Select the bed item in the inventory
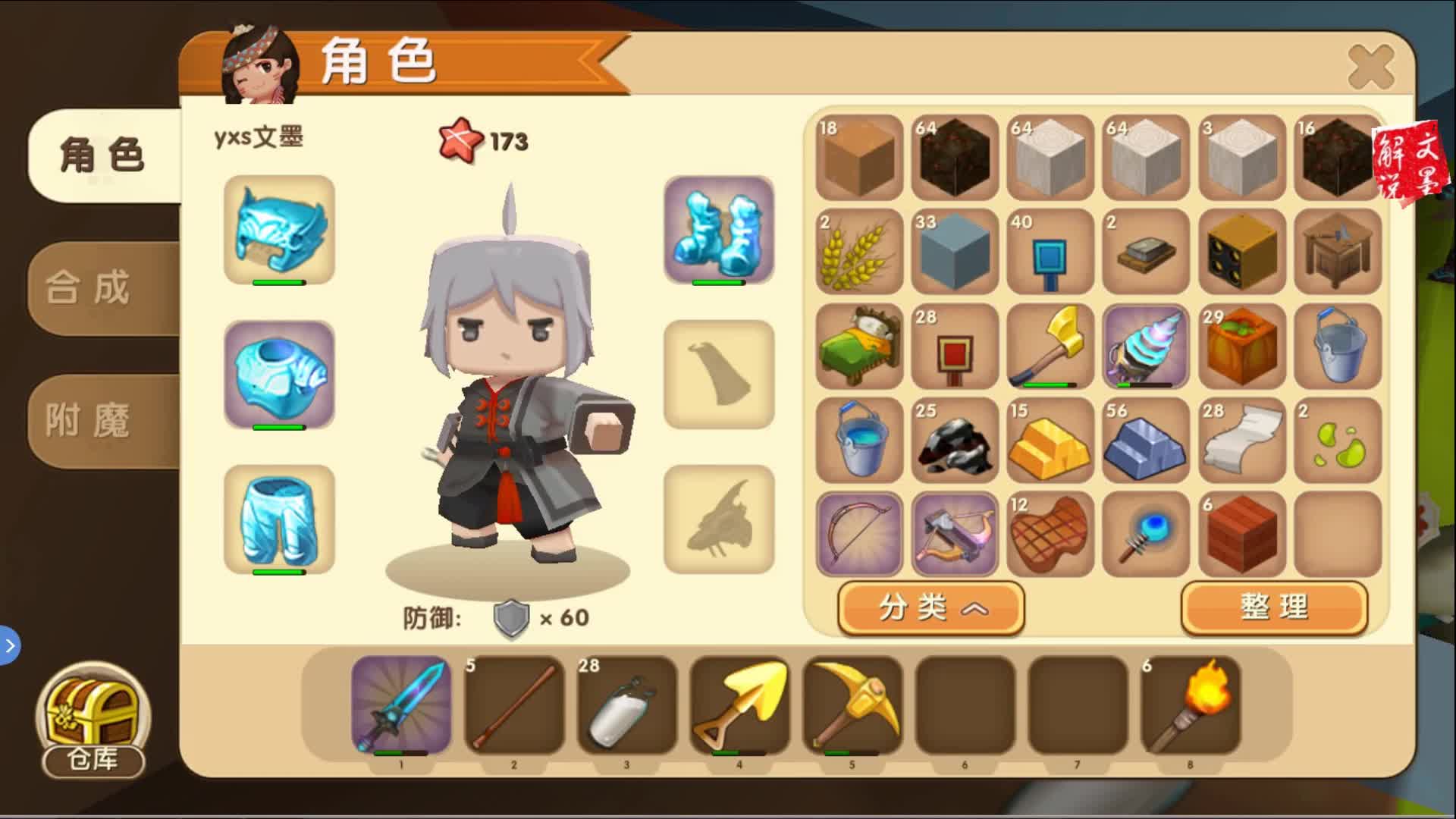 click(x=859, y=347)
